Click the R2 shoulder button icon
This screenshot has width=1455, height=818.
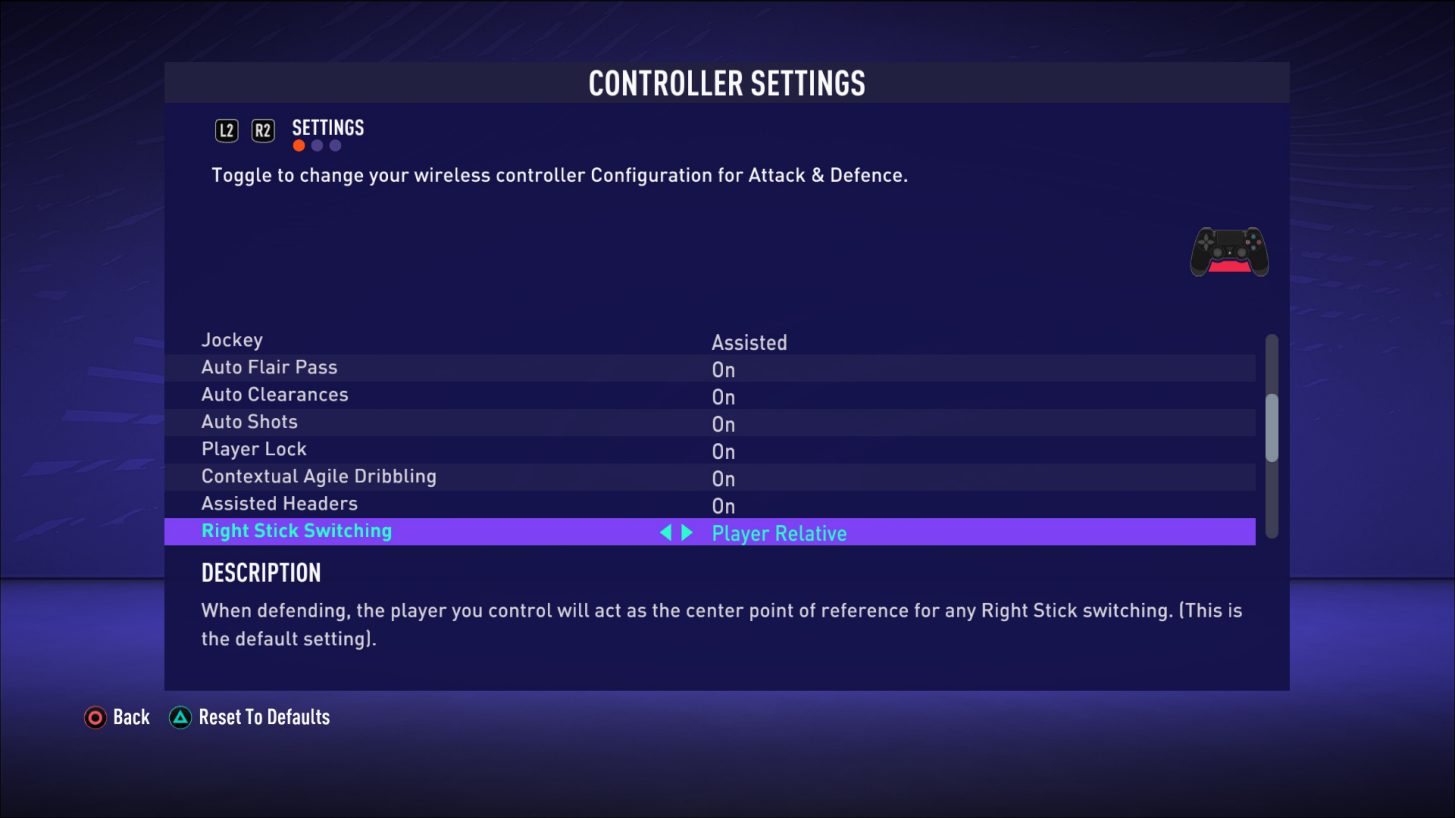pos(262,130)
